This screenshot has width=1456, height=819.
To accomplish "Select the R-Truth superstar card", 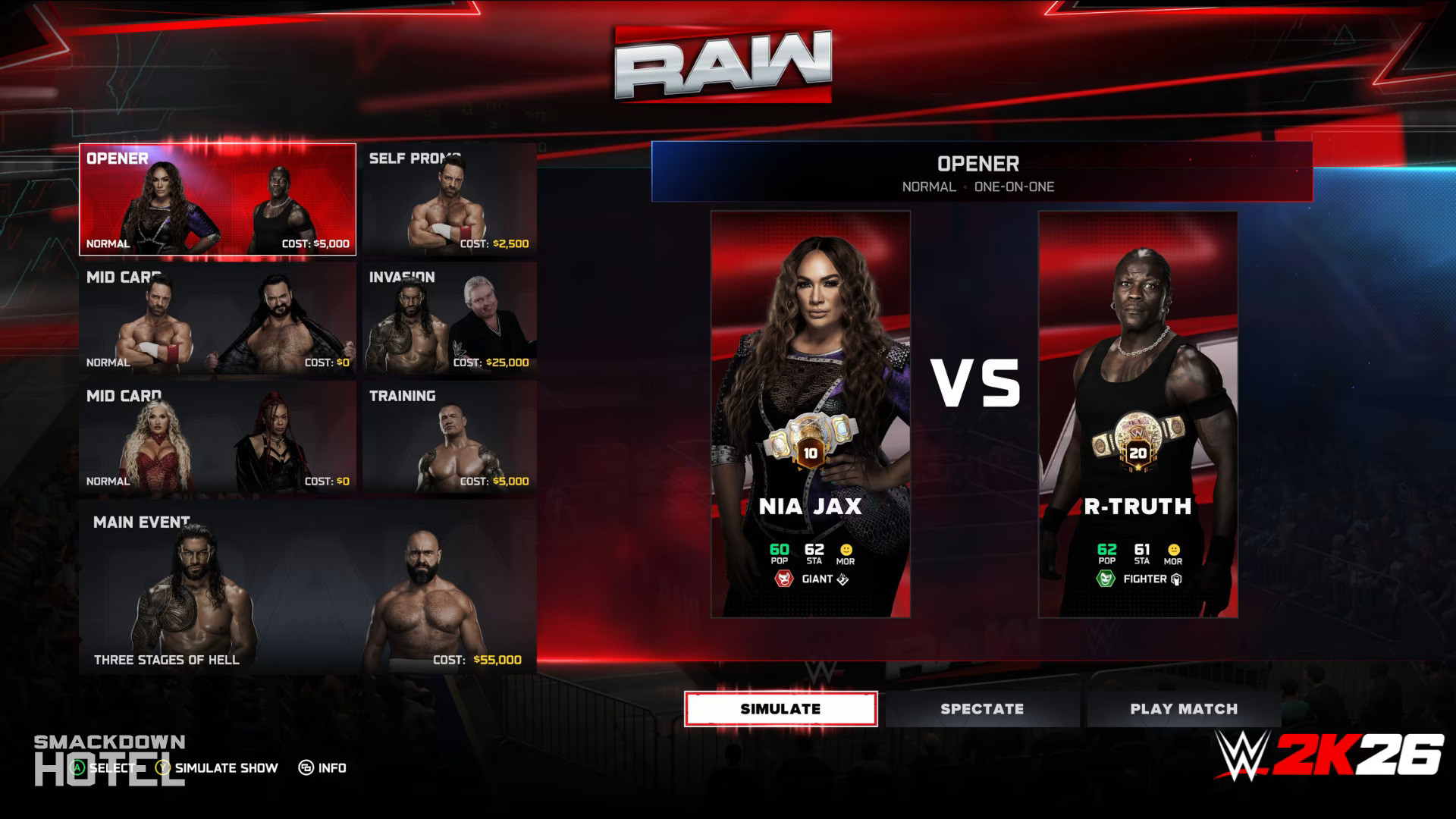I will (x=1137, y=414).
